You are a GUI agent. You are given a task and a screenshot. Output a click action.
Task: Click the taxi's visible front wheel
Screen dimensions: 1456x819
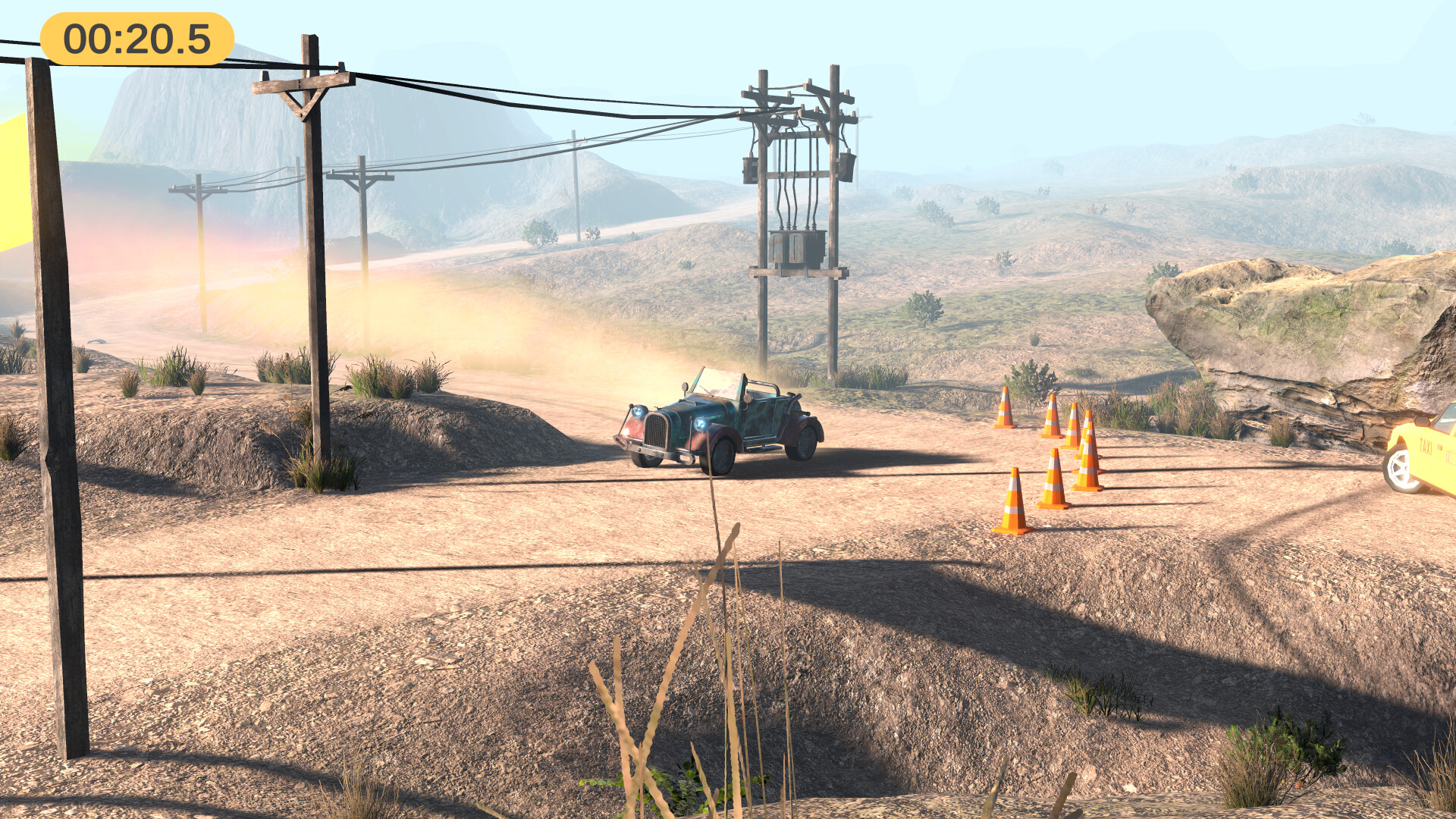click(1400, 469)
